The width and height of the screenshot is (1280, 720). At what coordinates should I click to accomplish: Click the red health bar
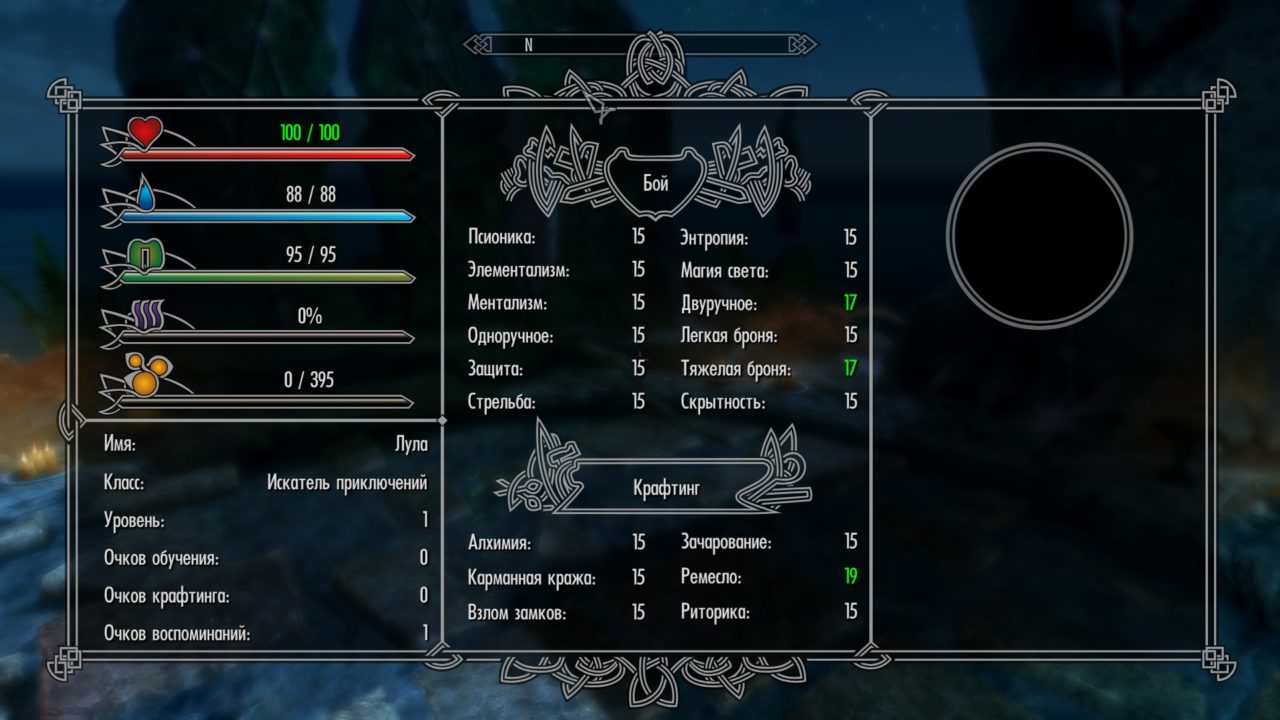(270, 154)
